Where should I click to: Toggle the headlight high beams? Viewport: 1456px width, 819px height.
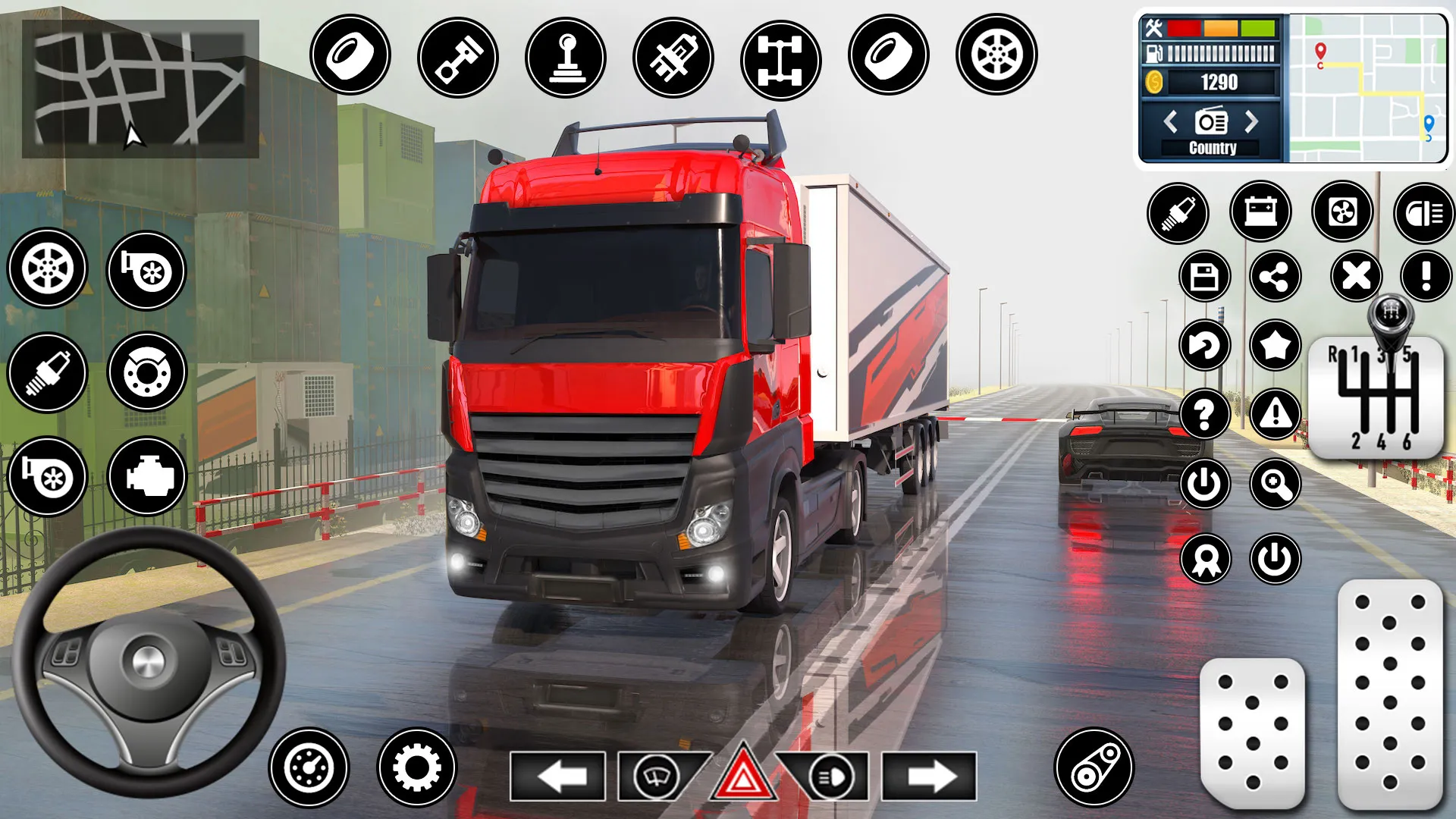pos(828,776)
